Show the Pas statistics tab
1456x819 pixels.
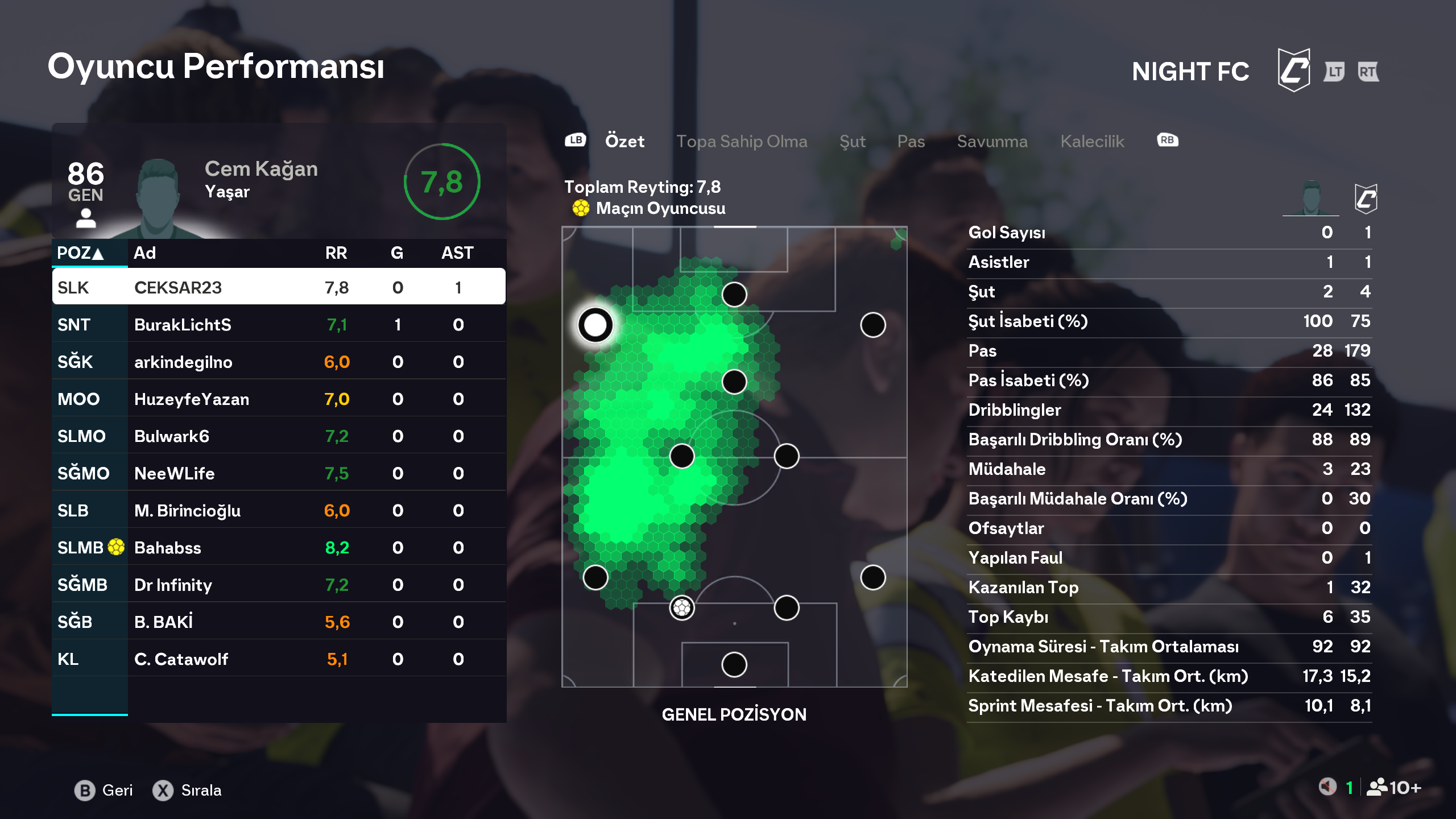(x=911, y=141)
